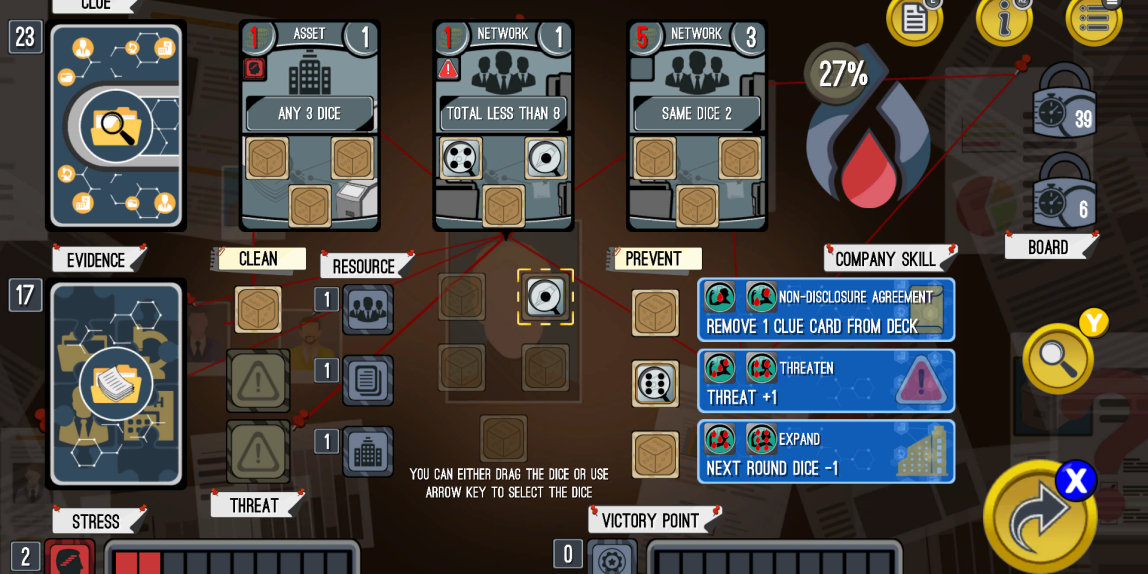
Task: Select the six-pip die beside Threaten
Action: (x=655, y=384)
